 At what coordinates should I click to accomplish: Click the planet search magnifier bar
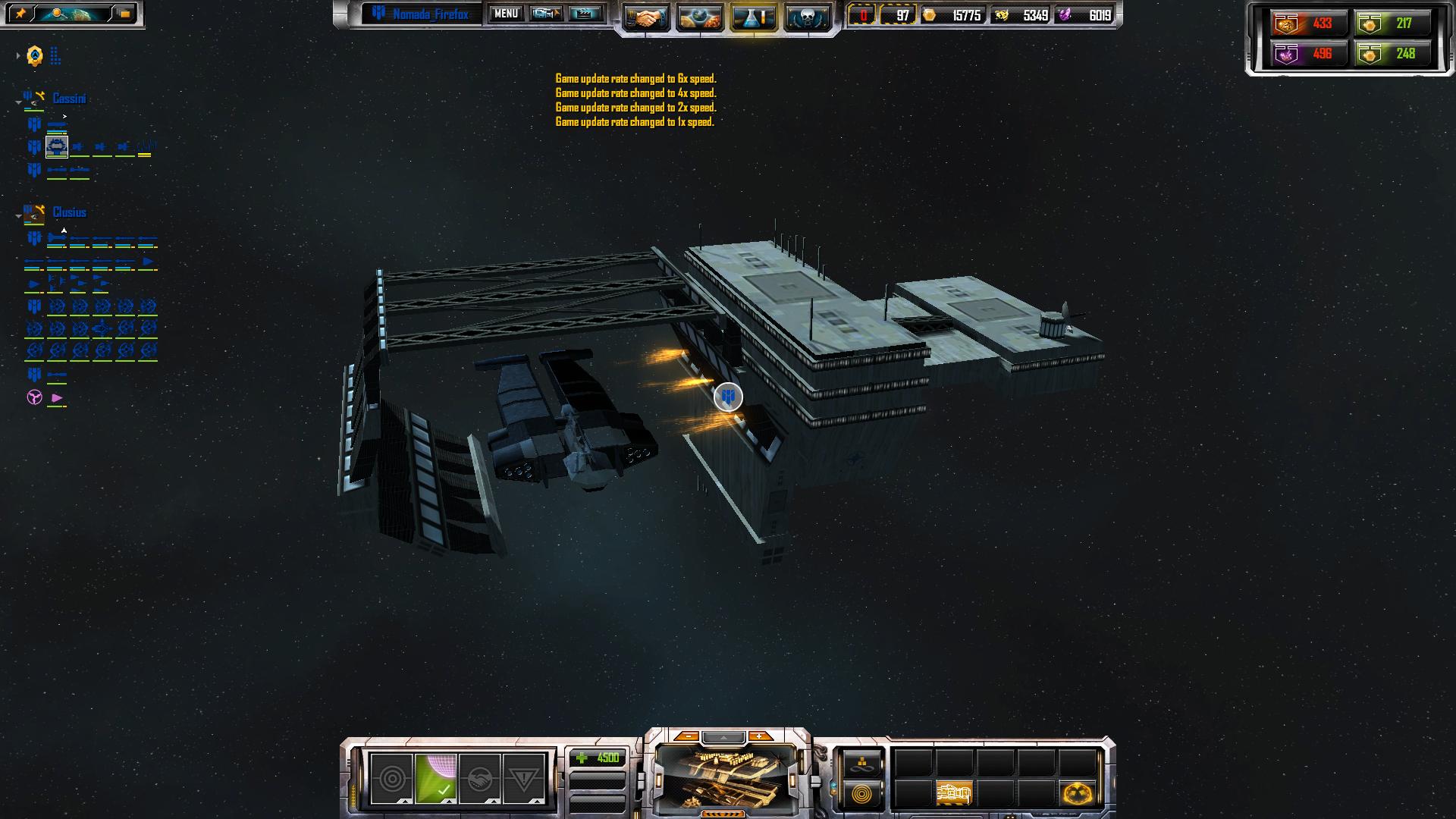73,14
